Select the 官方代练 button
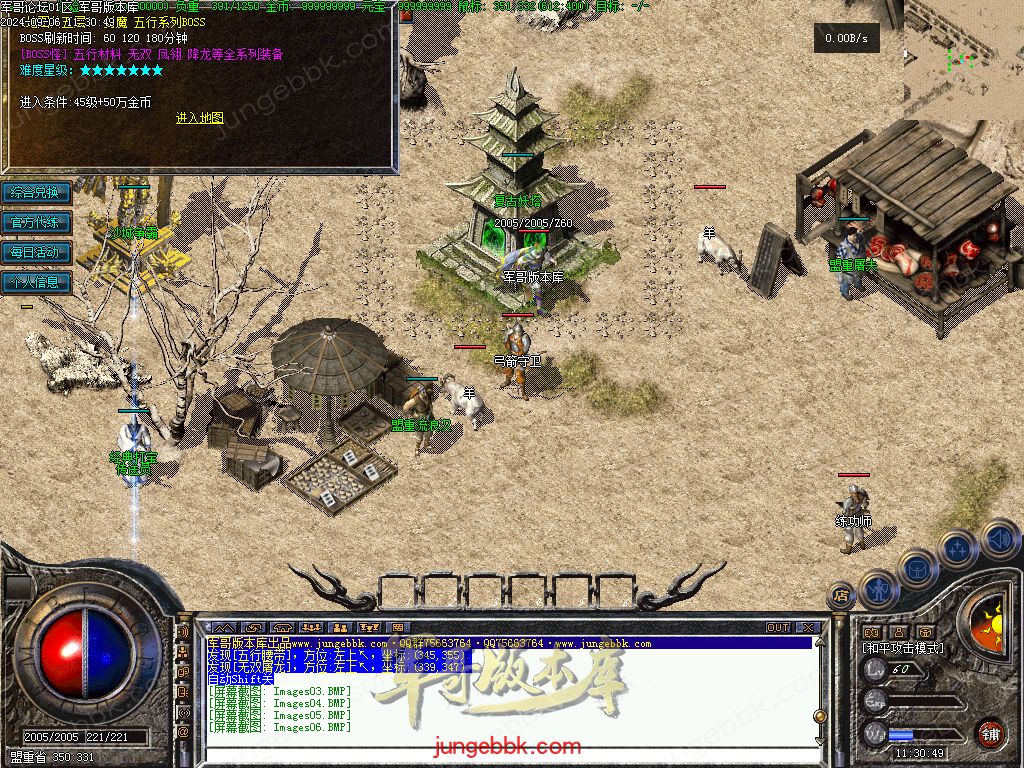The image size is (1024, 768). point(36,222)
